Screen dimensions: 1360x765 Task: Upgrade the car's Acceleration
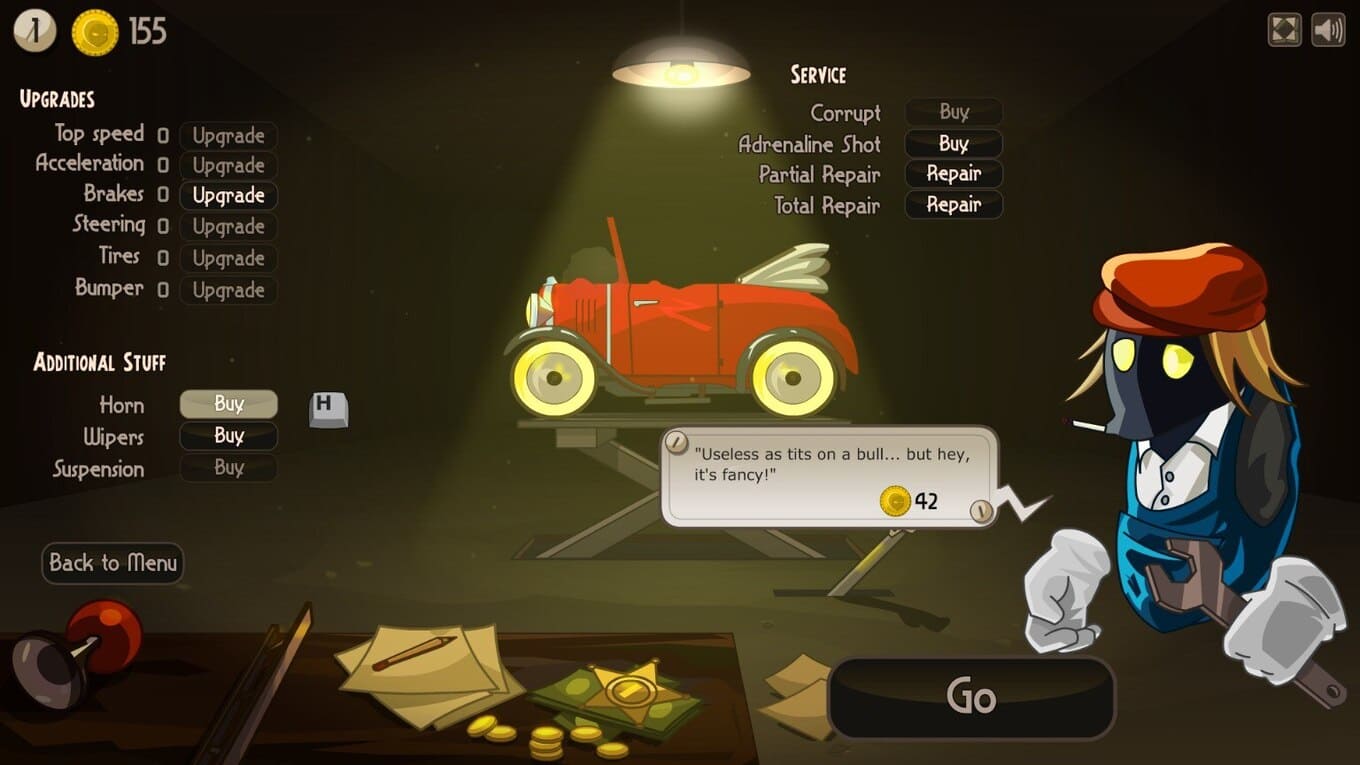[228, 165]
